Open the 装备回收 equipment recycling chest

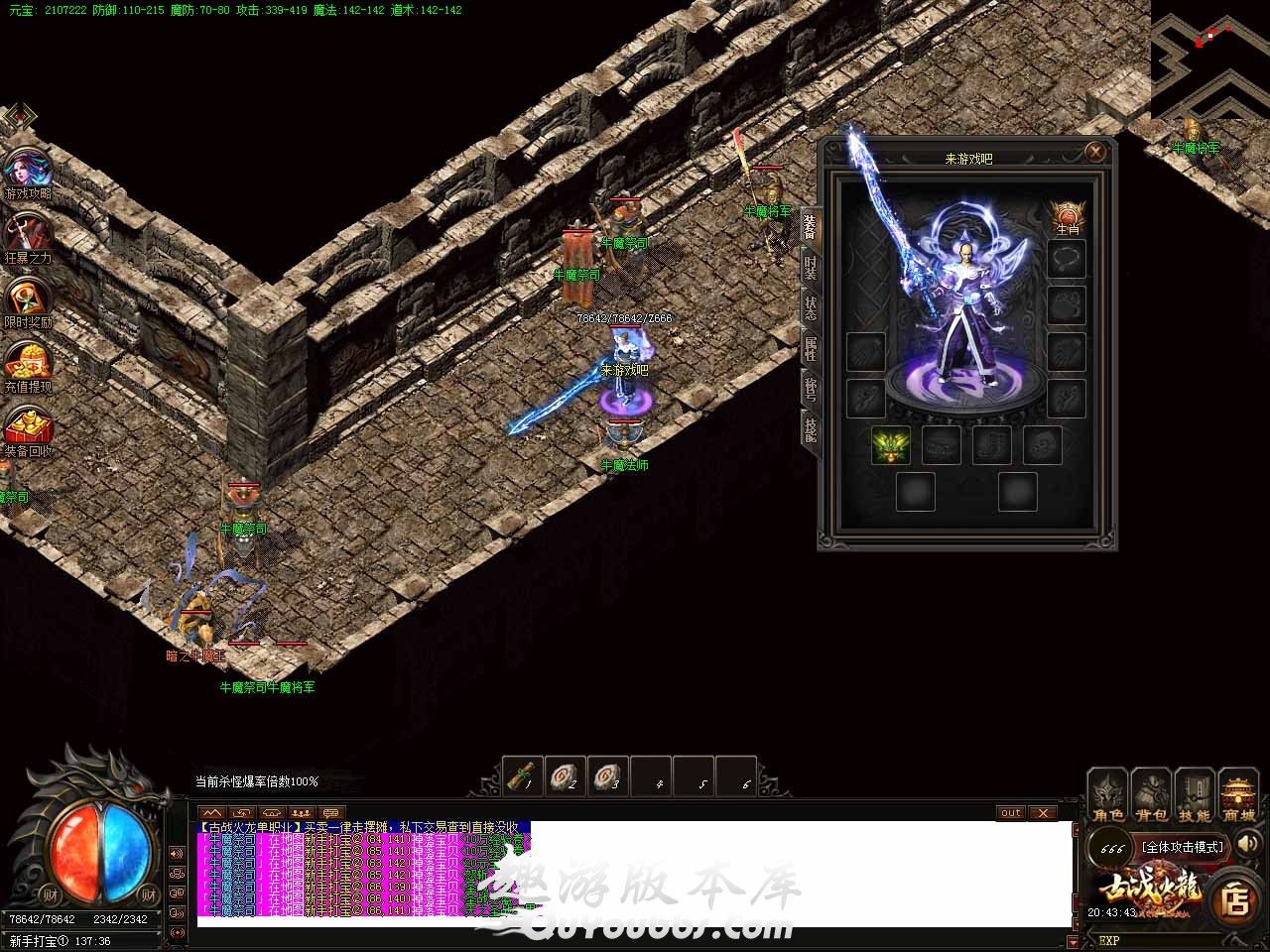(28, 430)
